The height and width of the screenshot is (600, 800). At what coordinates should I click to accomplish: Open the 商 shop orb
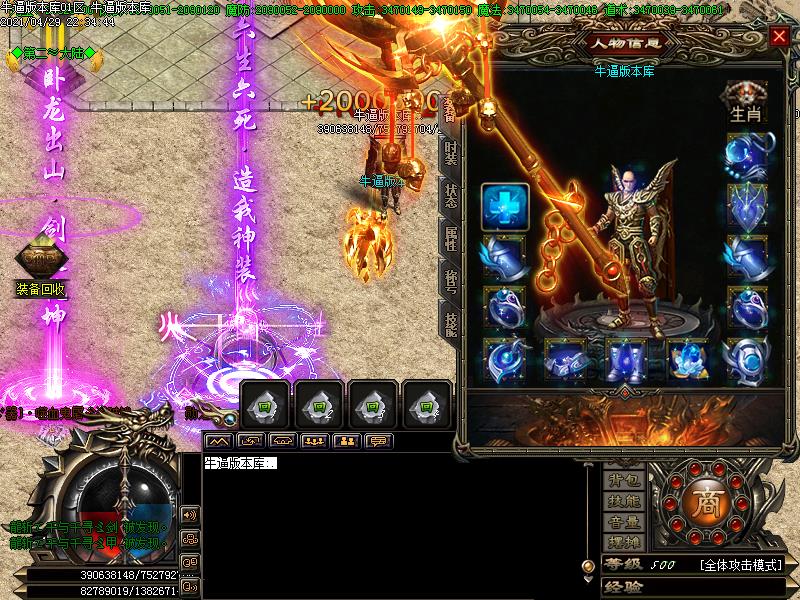(x=705, y=502)
